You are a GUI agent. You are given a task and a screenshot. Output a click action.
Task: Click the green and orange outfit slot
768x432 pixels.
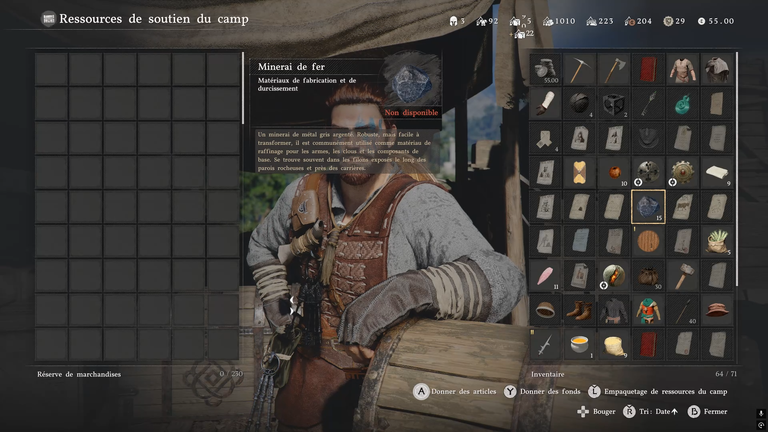648,310
